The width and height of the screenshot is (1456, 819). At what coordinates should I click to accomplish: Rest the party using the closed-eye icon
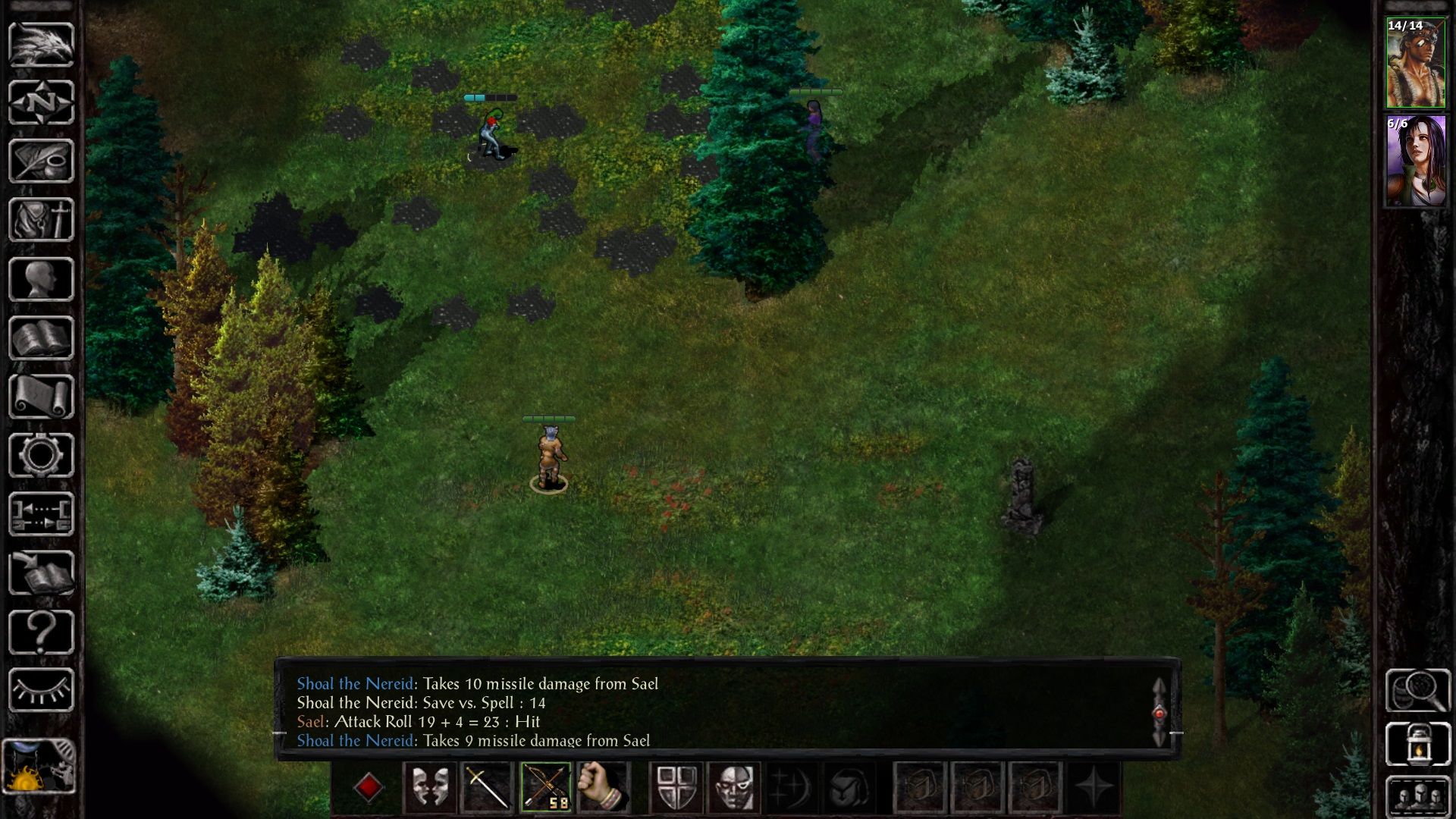point(41,690)
